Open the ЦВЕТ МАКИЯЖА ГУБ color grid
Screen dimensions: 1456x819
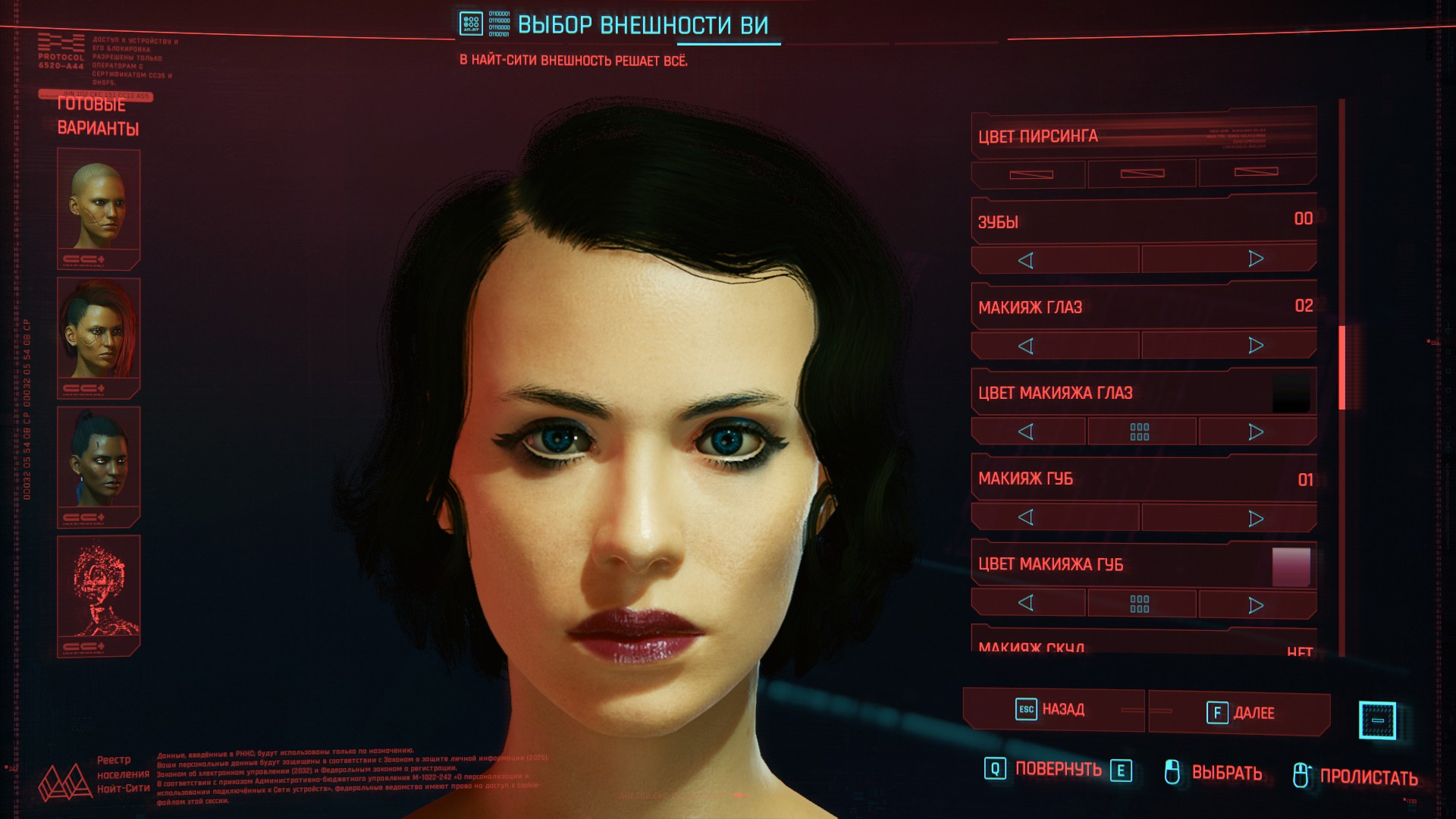(1140, 604)
